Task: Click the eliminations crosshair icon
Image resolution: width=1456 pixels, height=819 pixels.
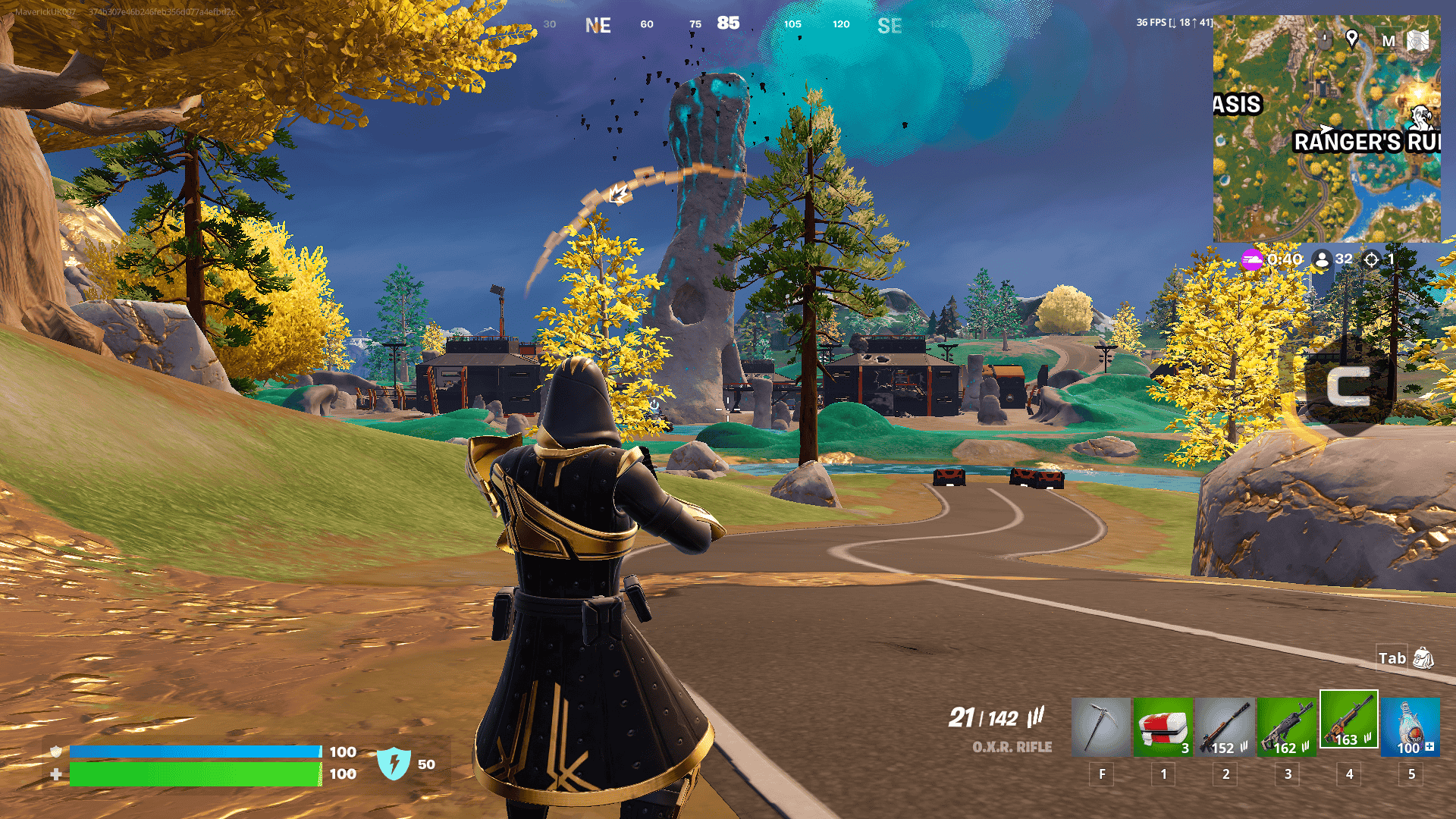Action: click(x=1371, y=259)
